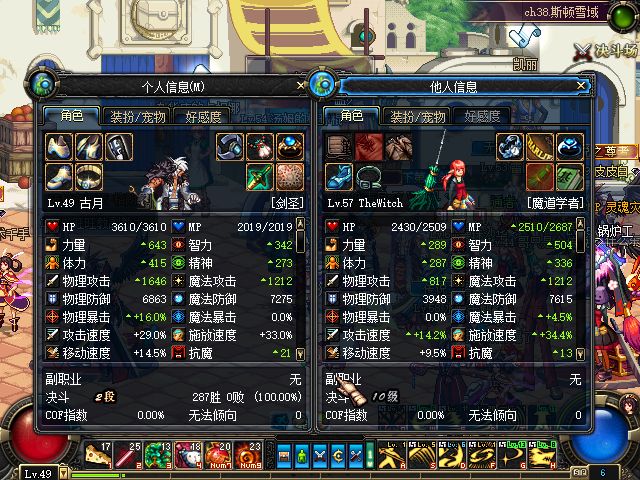The height and width of the screenshot is (480, 640).
Task: Open 好感度 tab in other player window
Action: click(x=483, y=117)
